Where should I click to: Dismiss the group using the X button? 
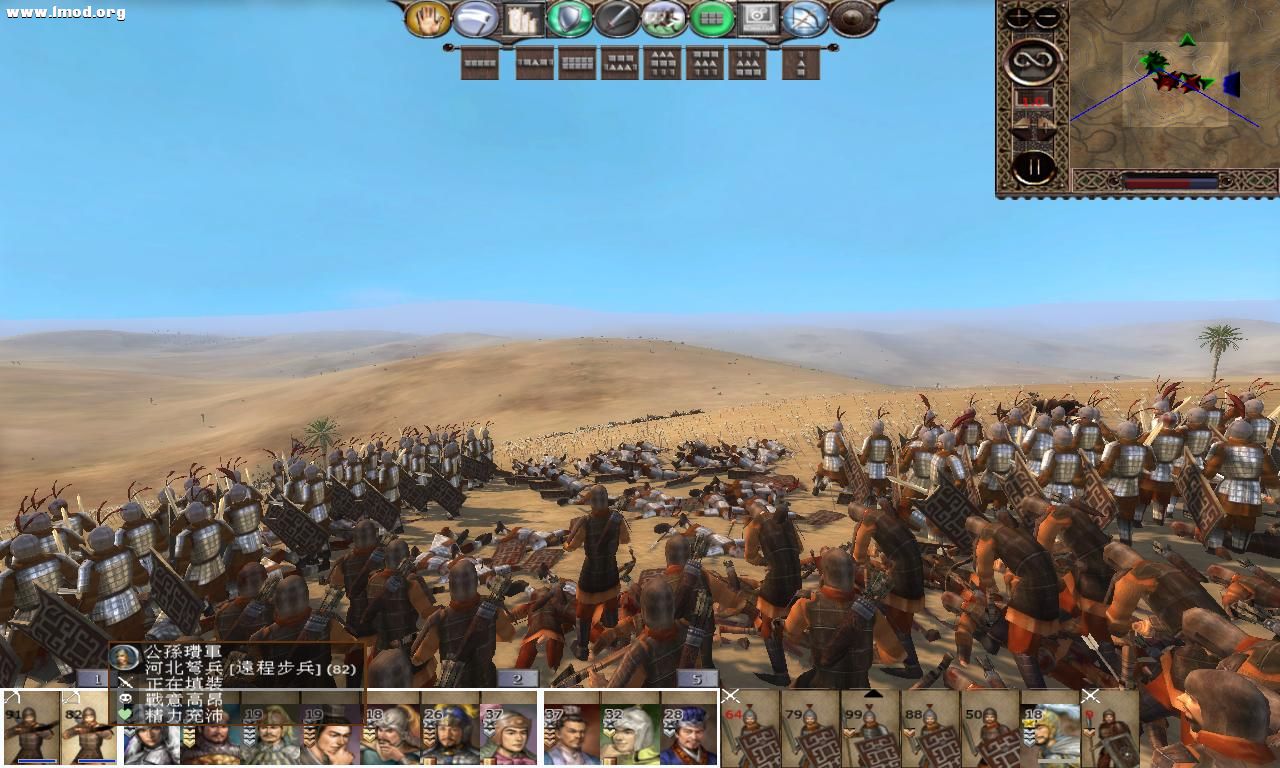coord(732,695)
